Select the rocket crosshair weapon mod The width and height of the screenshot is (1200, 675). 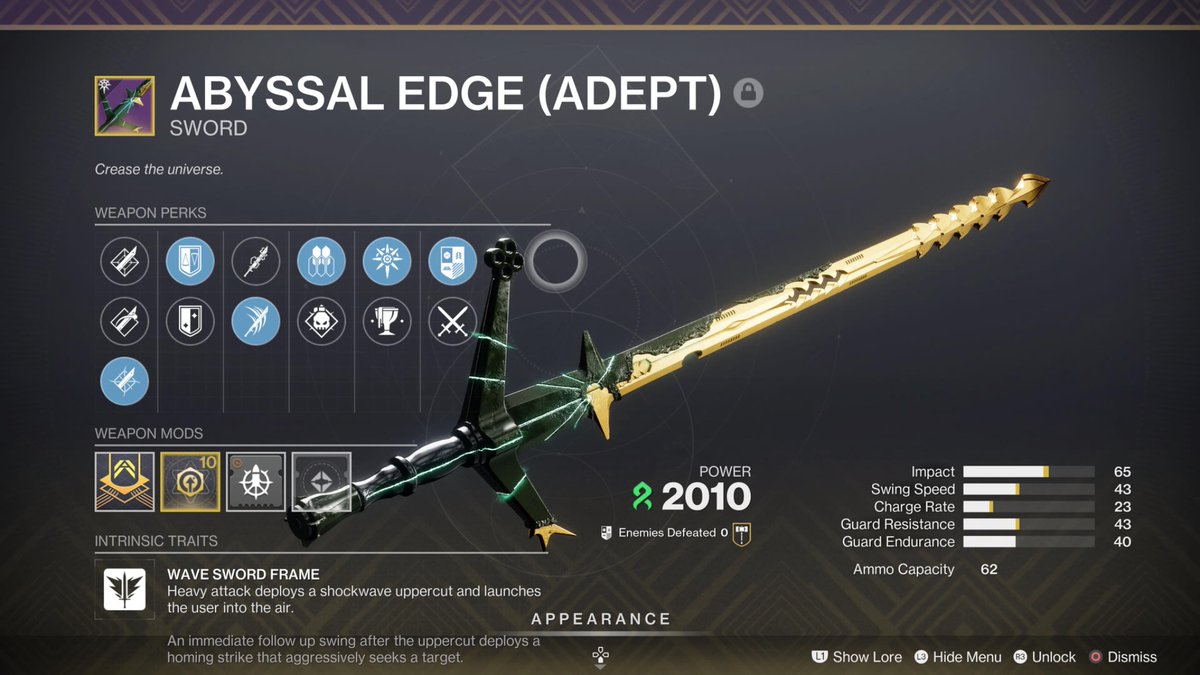(256, 482)
